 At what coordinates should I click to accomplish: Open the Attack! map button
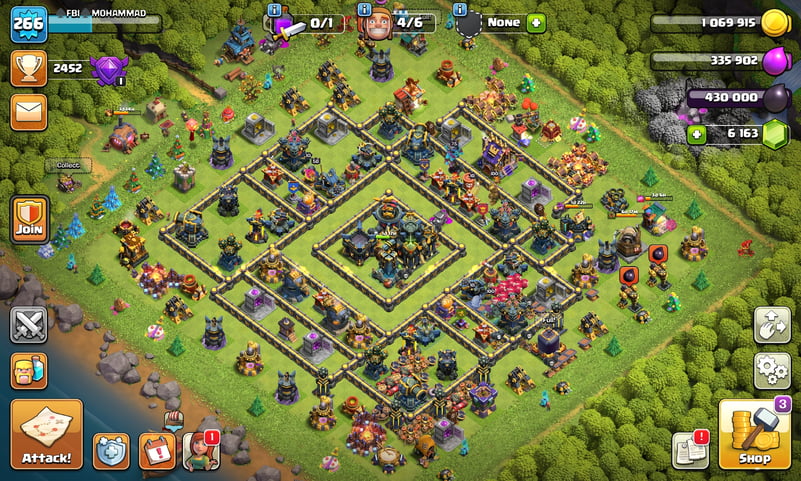click(x=46, y=435)
